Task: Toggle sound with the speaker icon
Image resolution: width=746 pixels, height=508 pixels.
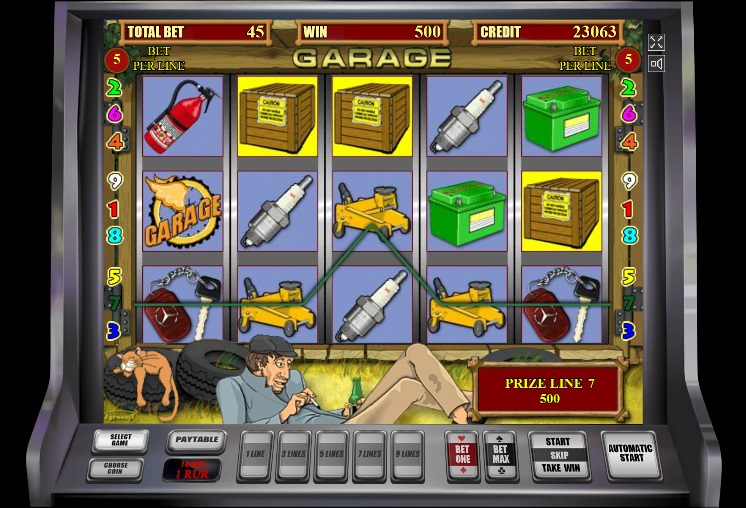Action: point(656,64)
